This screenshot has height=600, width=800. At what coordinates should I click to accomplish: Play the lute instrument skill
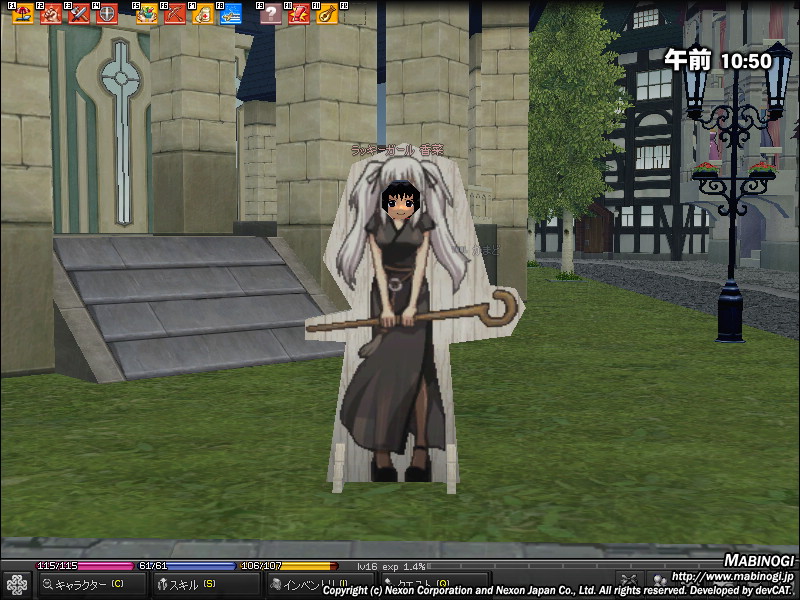[x=327, y=14]
